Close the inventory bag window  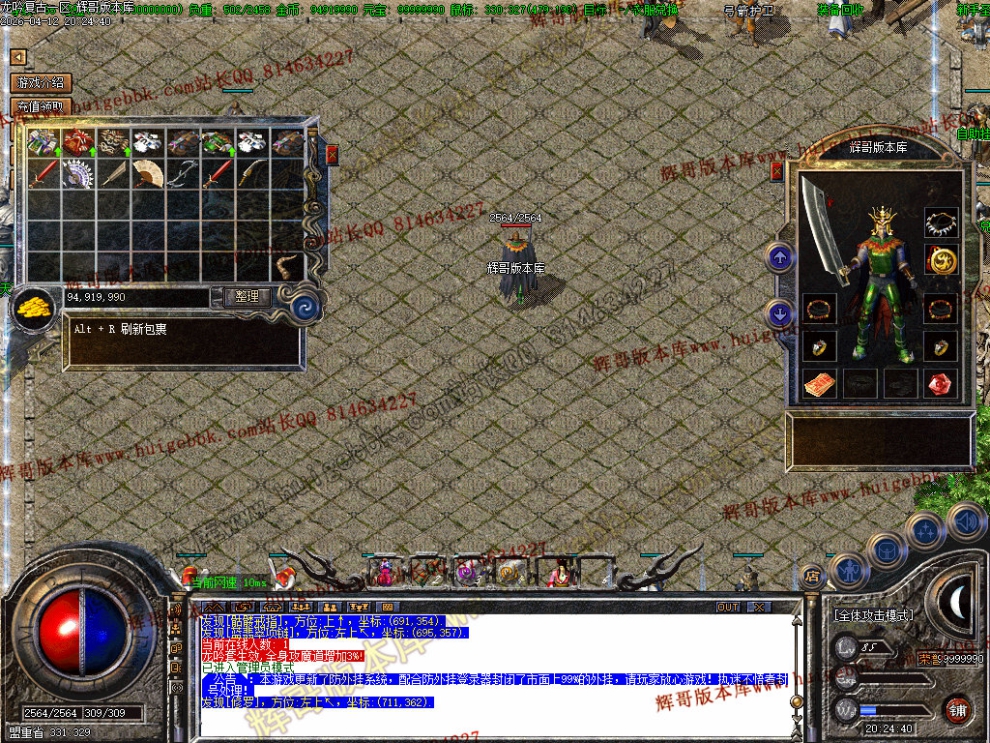(332, 155)
